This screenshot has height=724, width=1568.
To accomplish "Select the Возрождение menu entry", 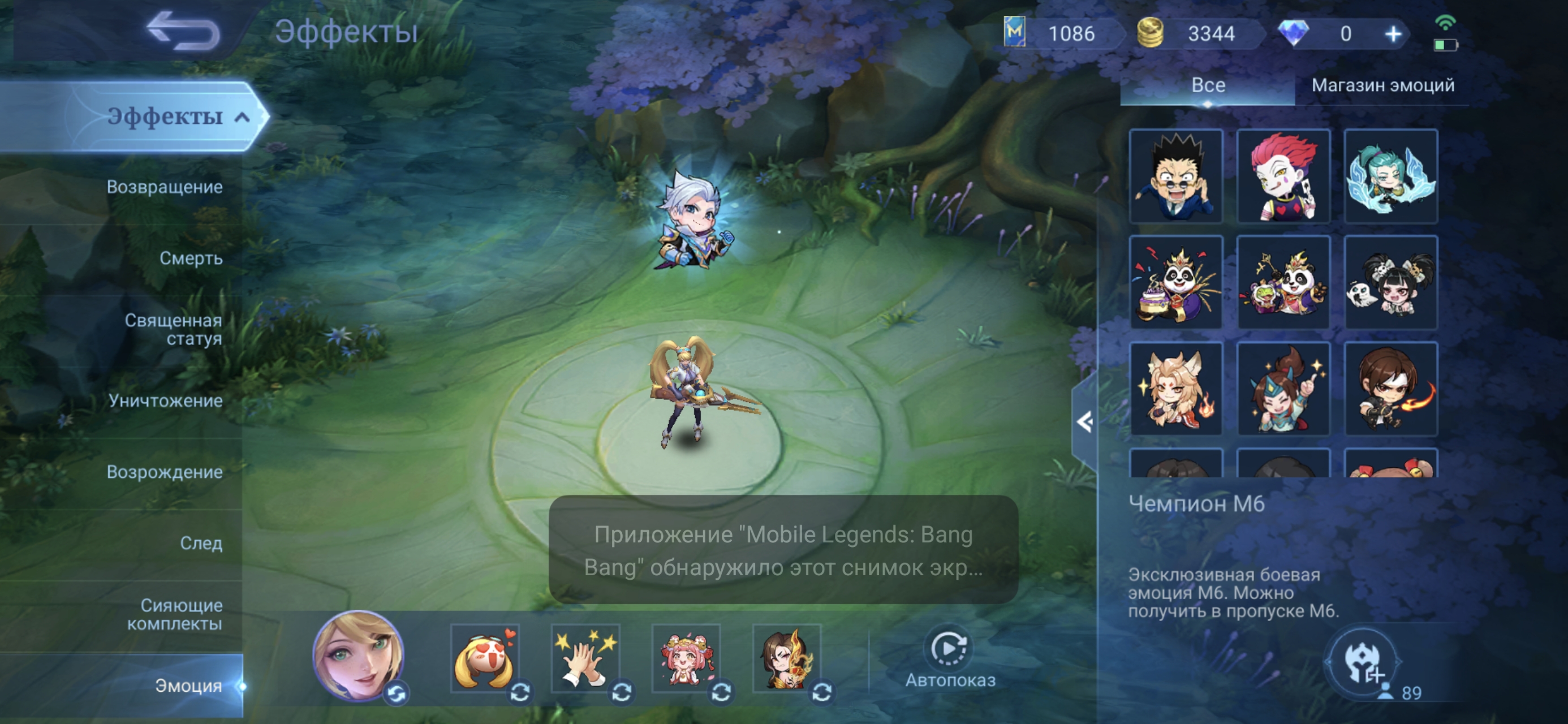I will point(165,472).
